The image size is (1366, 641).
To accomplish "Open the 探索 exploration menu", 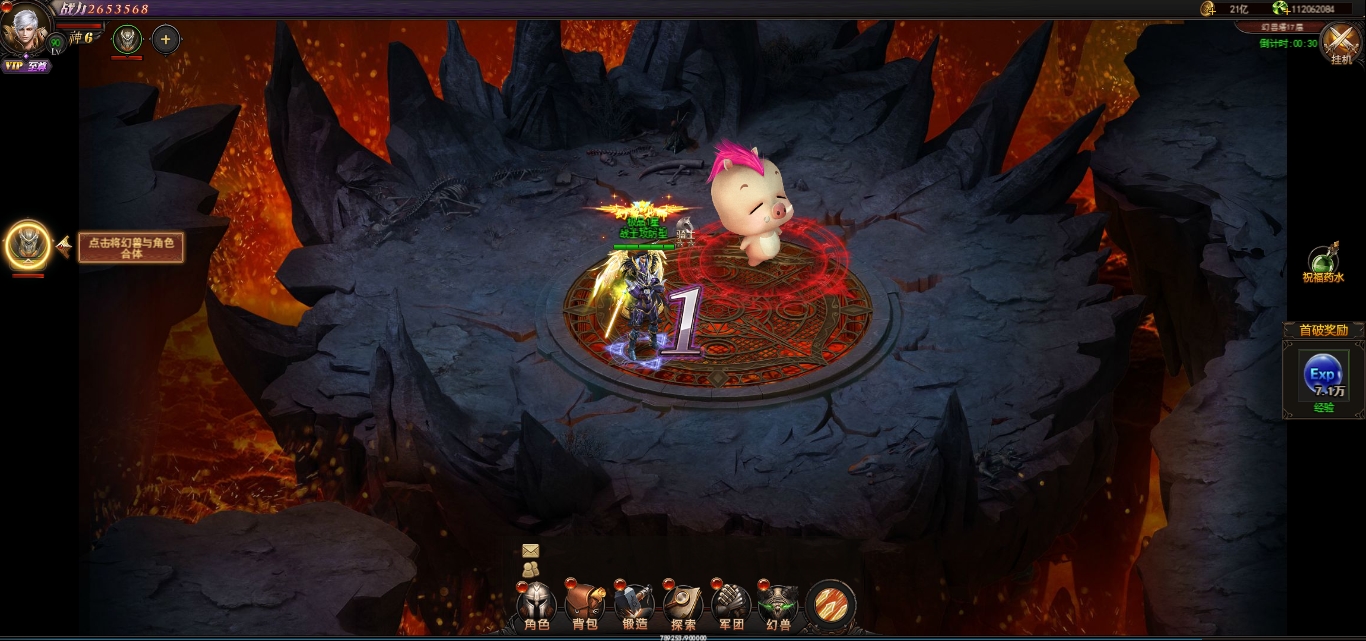I will point(683,604).
